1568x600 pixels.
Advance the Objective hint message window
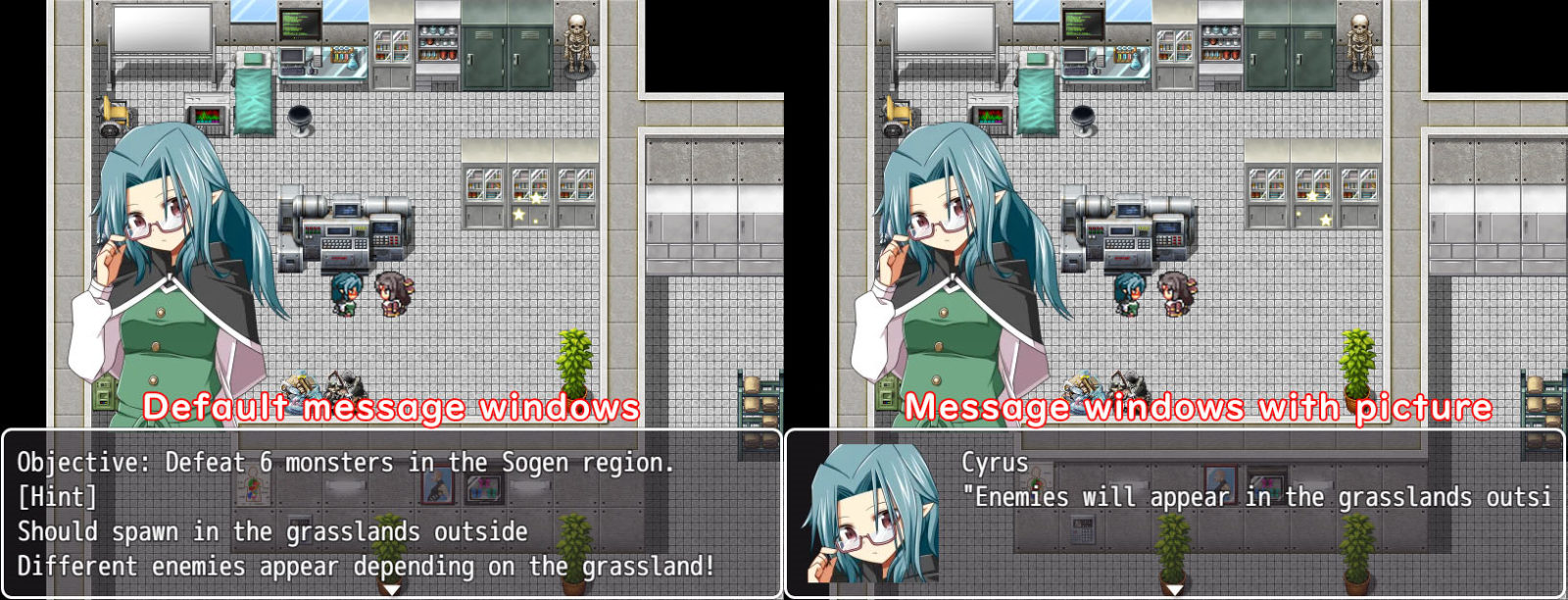[390, 513]
